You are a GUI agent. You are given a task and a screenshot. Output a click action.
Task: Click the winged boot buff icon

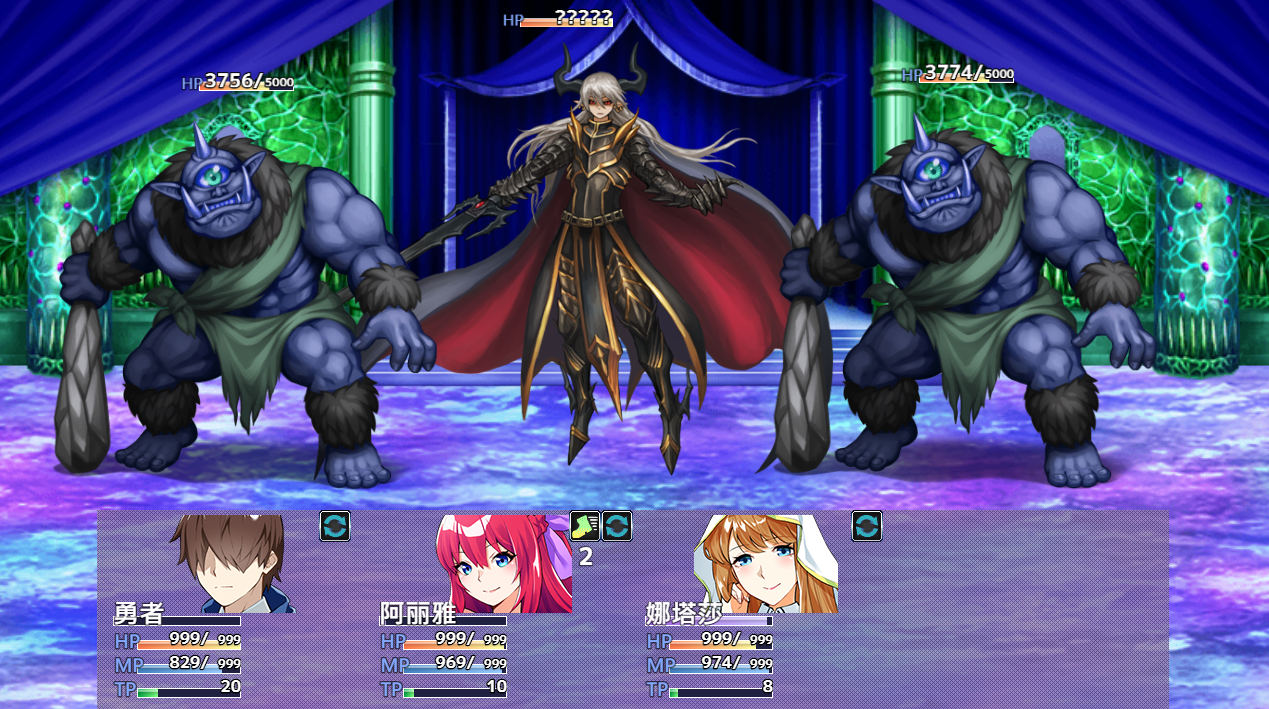(x=585, y=526)
